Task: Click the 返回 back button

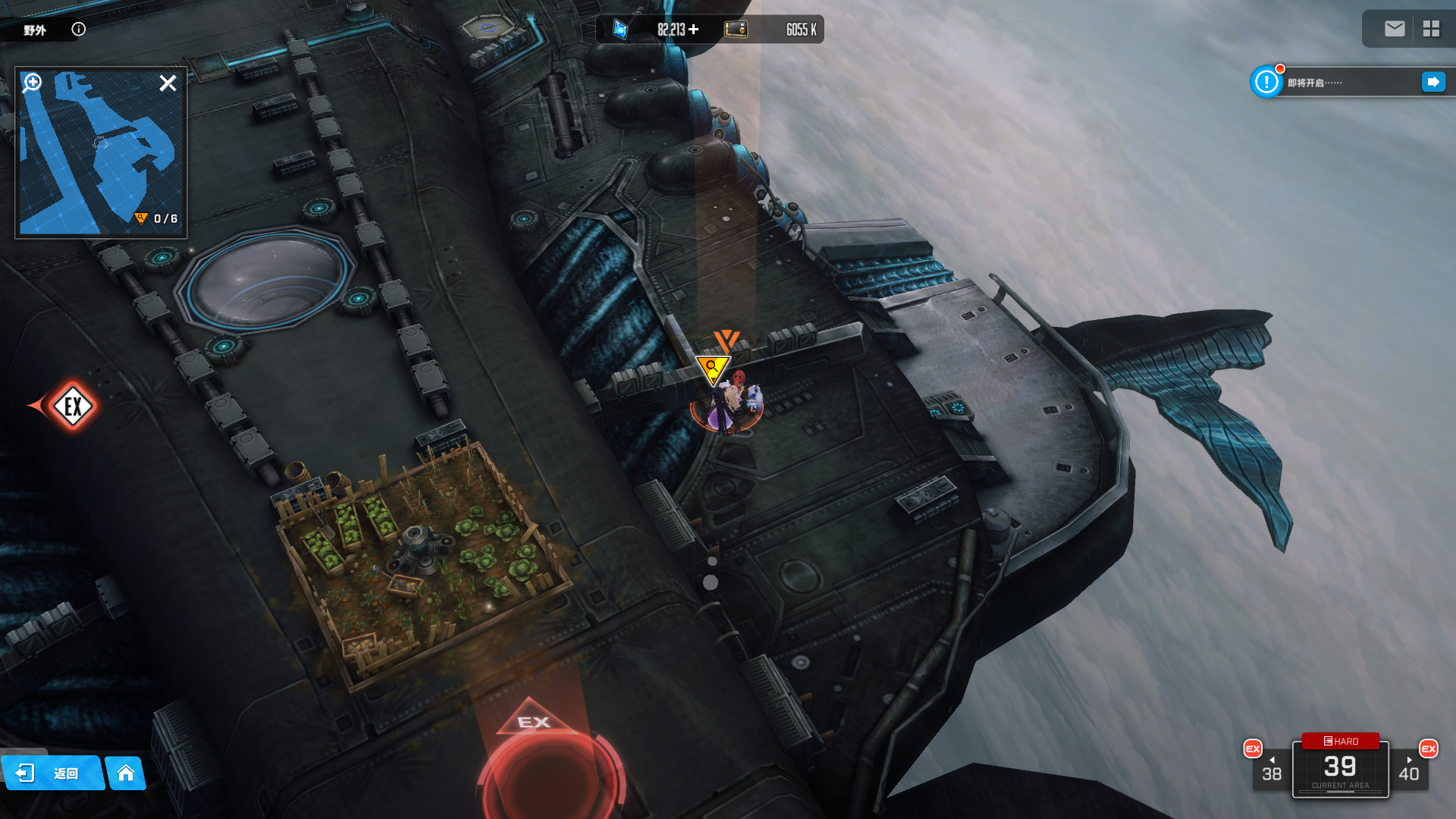Action: click(52, 773)
